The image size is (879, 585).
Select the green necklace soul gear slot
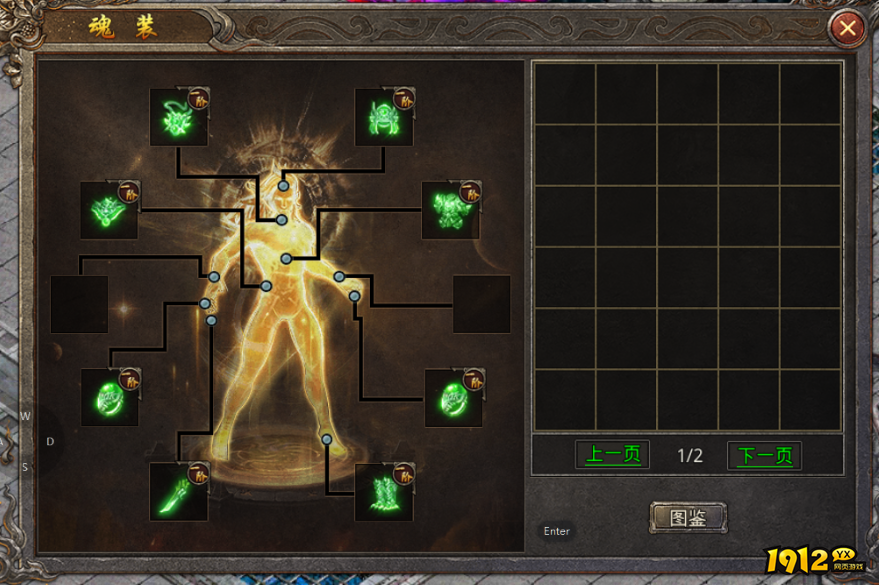[109, 210]
